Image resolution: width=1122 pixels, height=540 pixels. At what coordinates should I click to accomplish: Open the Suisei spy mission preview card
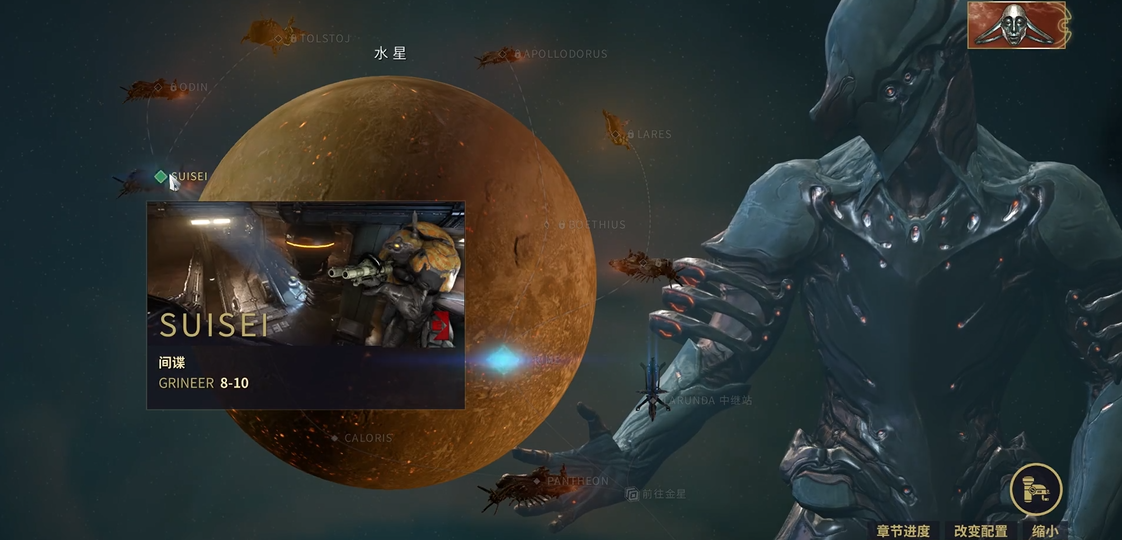coord(305,305)
